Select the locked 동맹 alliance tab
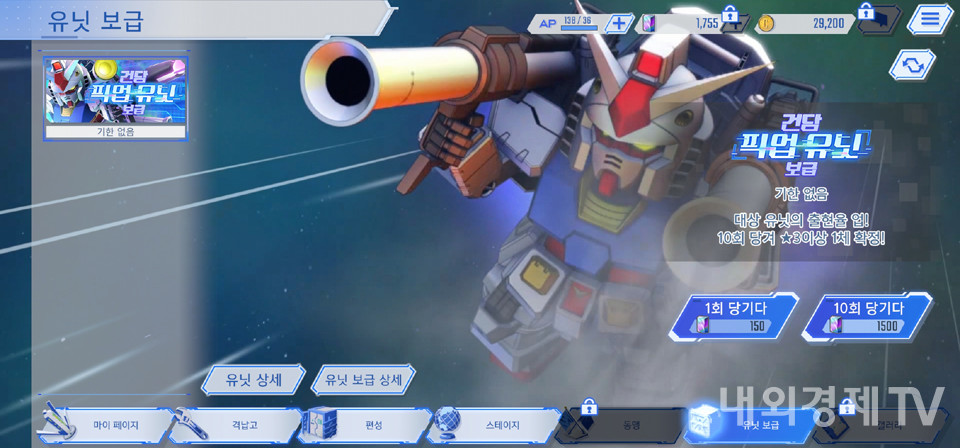 [x=621, y=425]
